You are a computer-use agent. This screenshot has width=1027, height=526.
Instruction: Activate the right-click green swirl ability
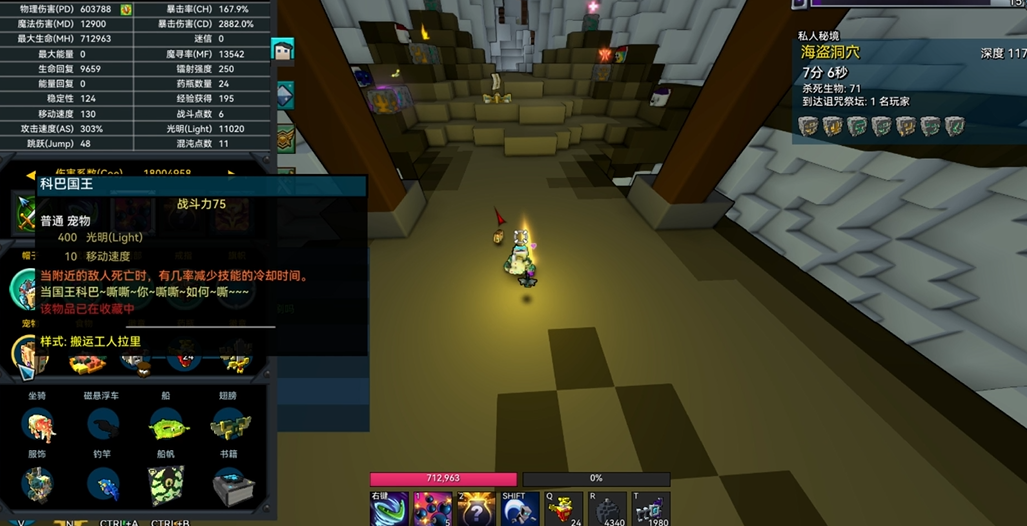[389, 508]
